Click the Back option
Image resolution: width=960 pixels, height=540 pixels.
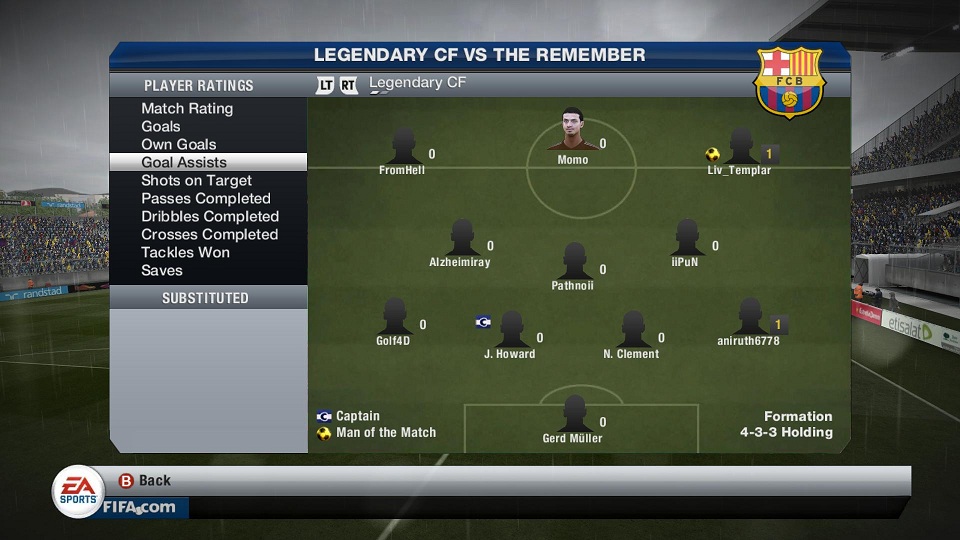(145, 480)
